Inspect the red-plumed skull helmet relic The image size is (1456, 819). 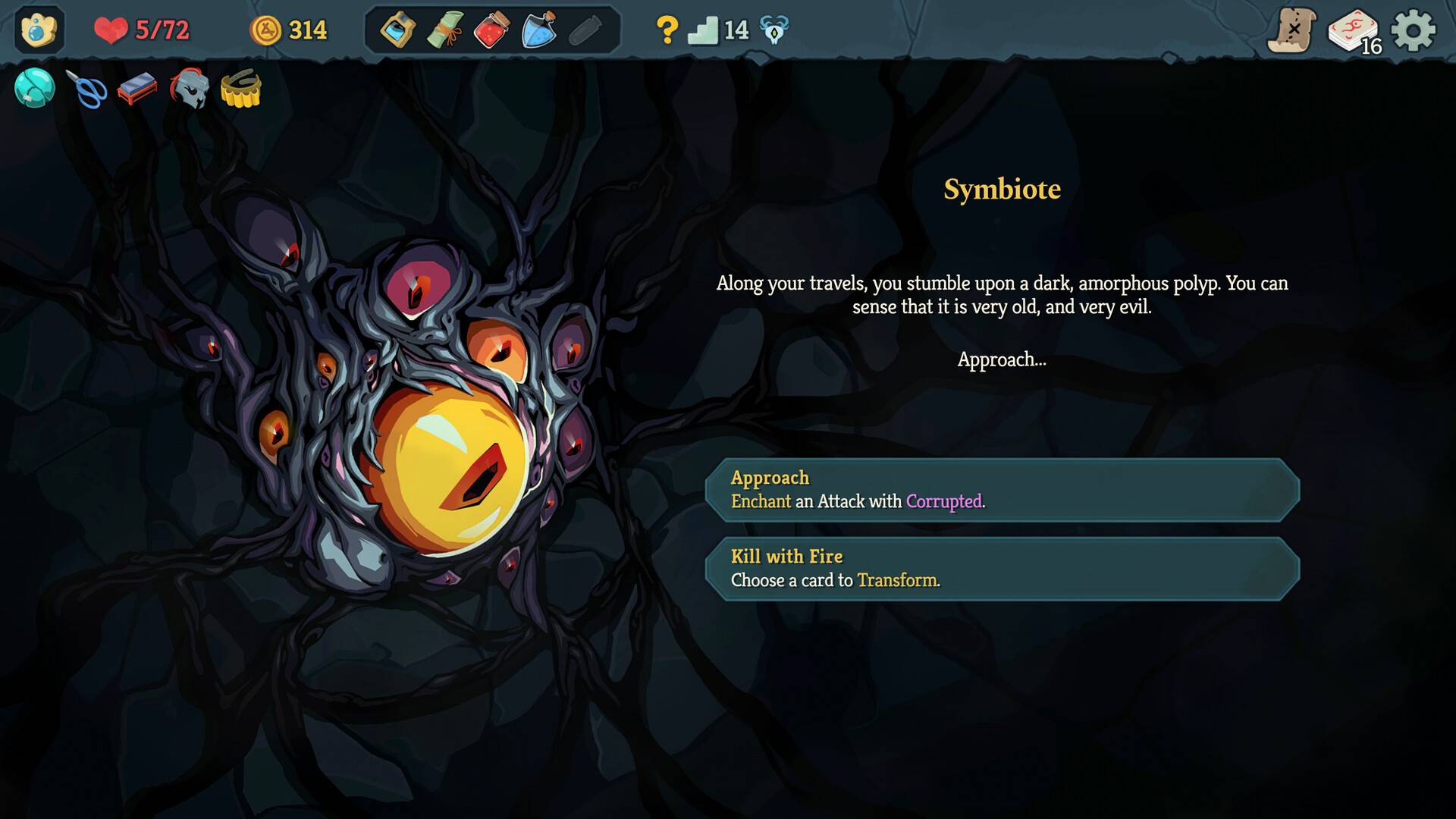(x=190, y=89)
